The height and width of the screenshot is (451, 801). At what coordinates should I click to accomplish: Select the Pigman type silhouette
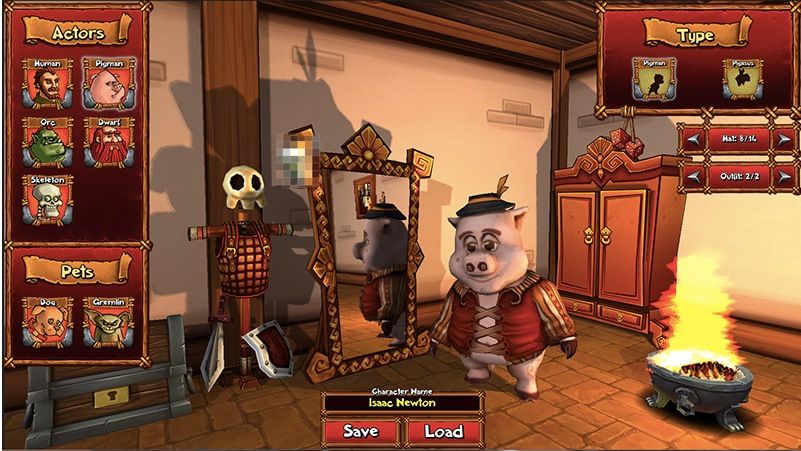tap(655, 78)
